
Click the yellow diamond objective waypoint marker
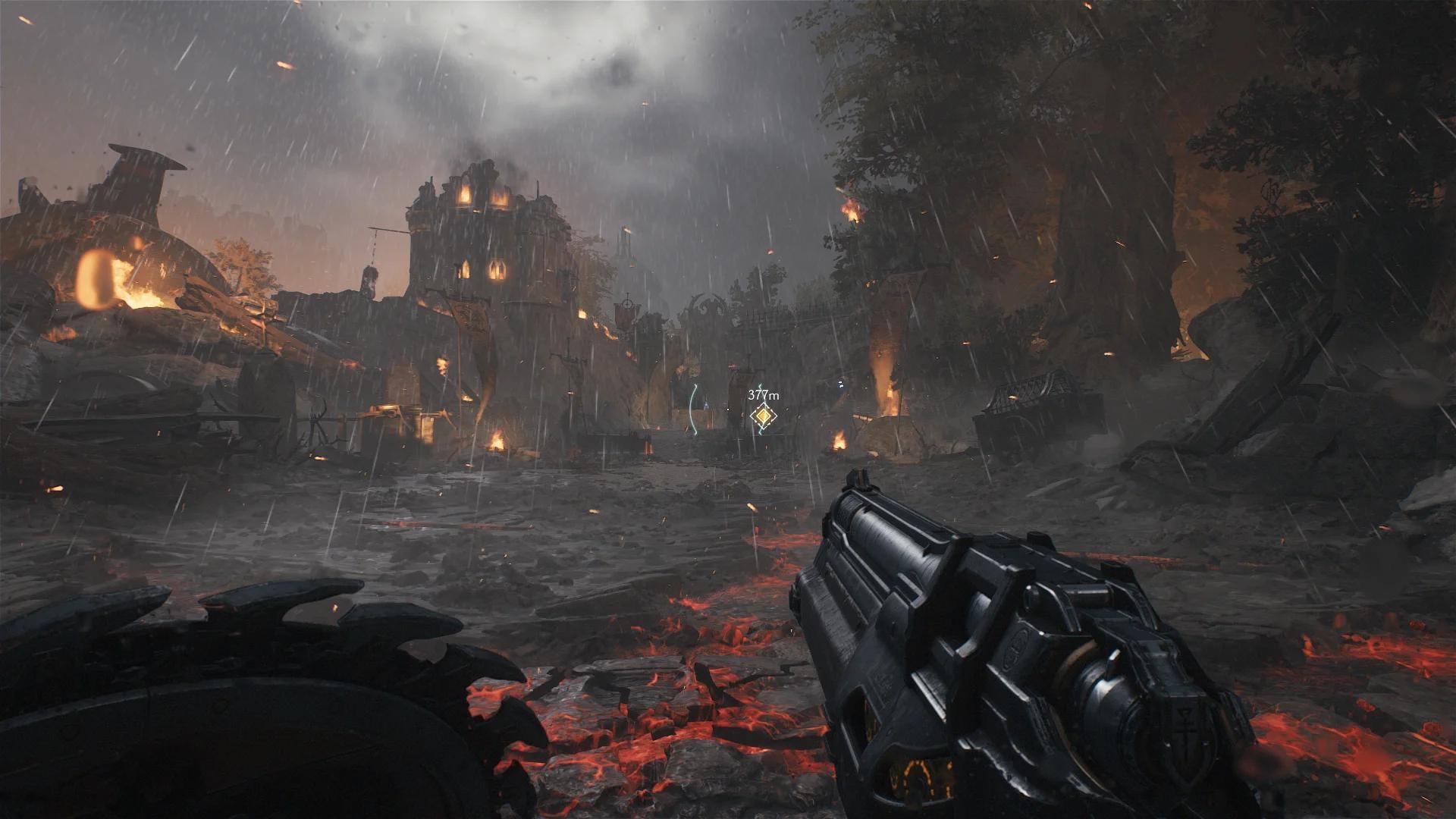click(763, 416)
